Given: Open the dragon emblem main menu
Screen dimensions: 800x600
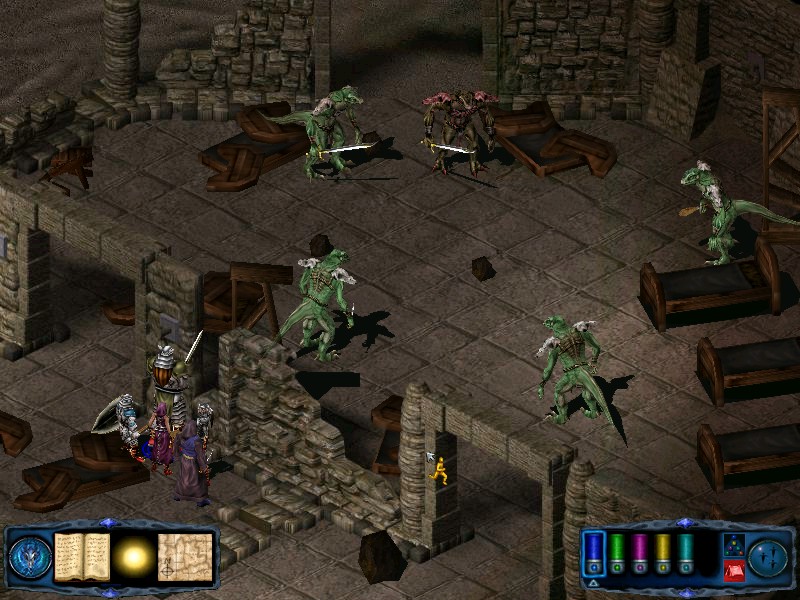Looking at the screenshot, I should pos(30,556).
